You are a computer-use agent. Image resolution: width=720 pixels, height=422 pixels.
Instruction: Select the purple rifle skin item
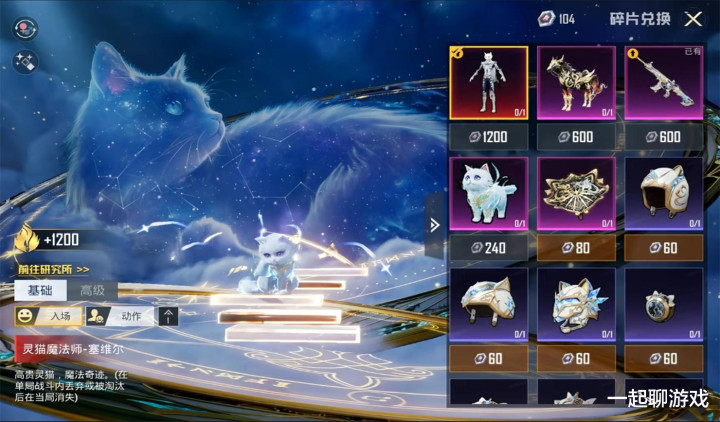click(x=665, y=83)
